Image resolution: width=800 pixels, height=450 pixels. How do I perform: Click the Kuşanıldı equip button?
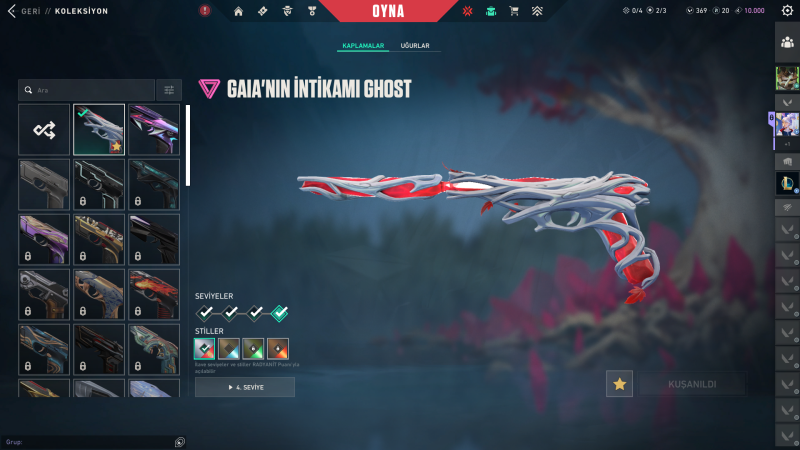[691, 384]
